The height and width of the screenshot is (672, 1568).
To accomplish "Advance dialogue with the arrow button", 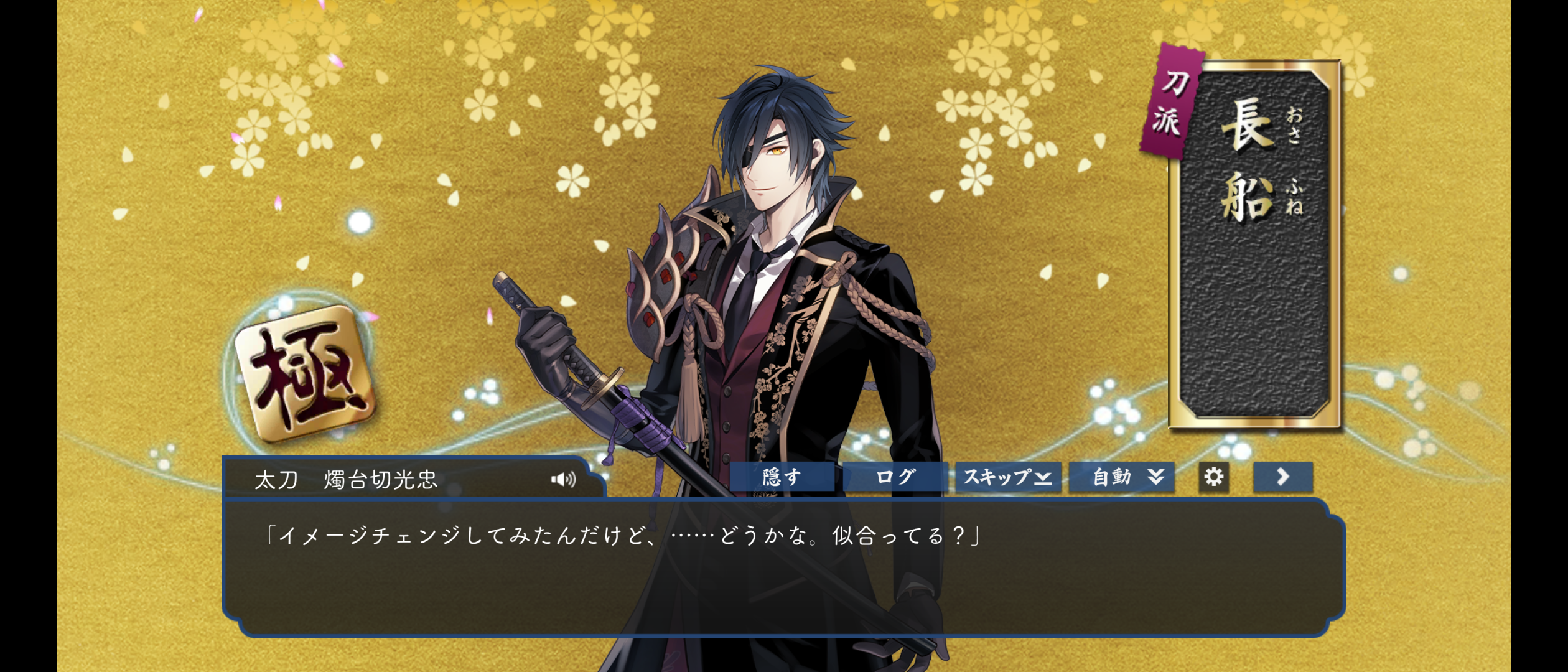I will (x=1283, y=477).
